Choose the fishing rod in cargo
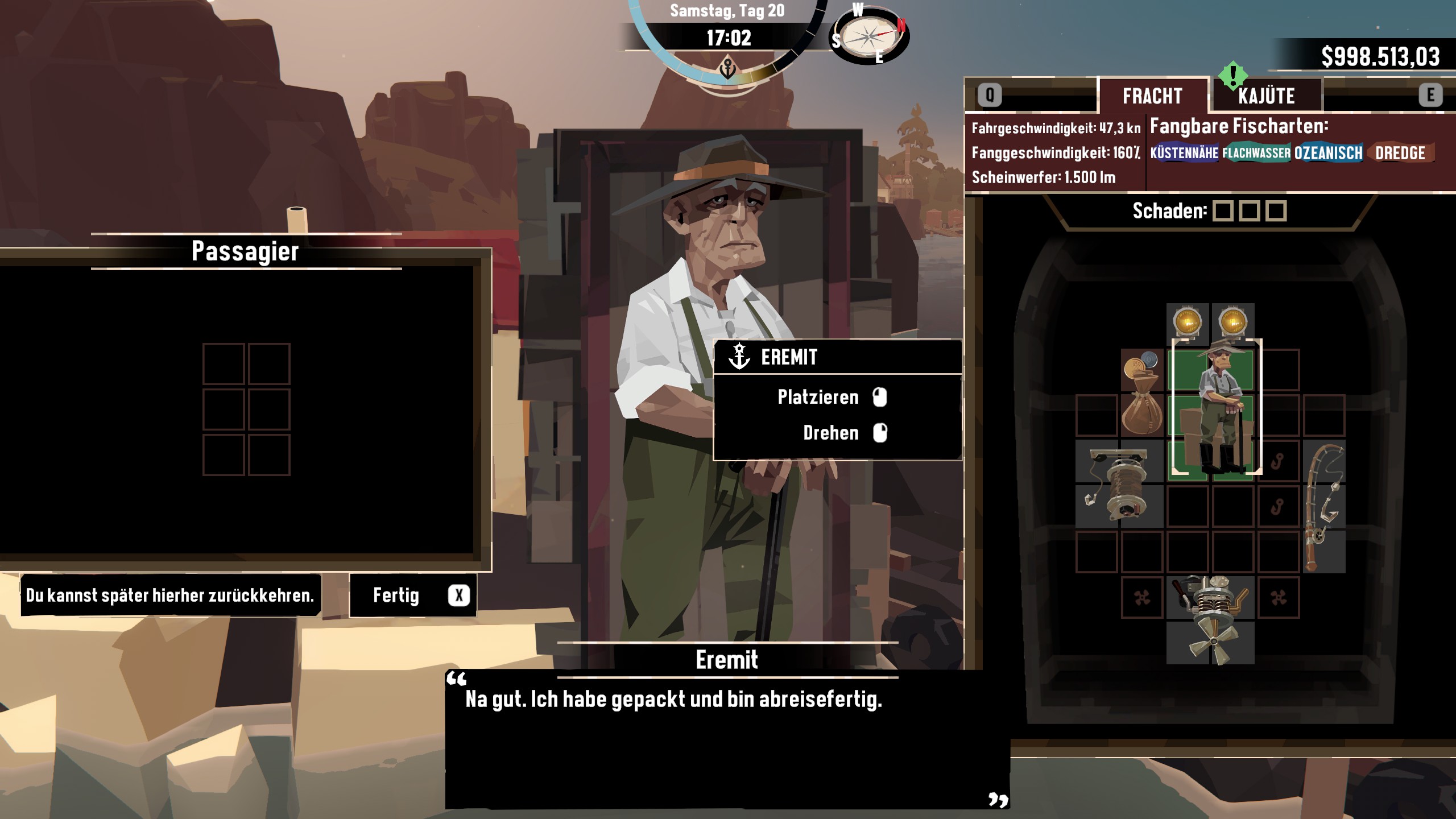Image resolution: width=1456 pixels, height=819 pixels. (1323, 507)
